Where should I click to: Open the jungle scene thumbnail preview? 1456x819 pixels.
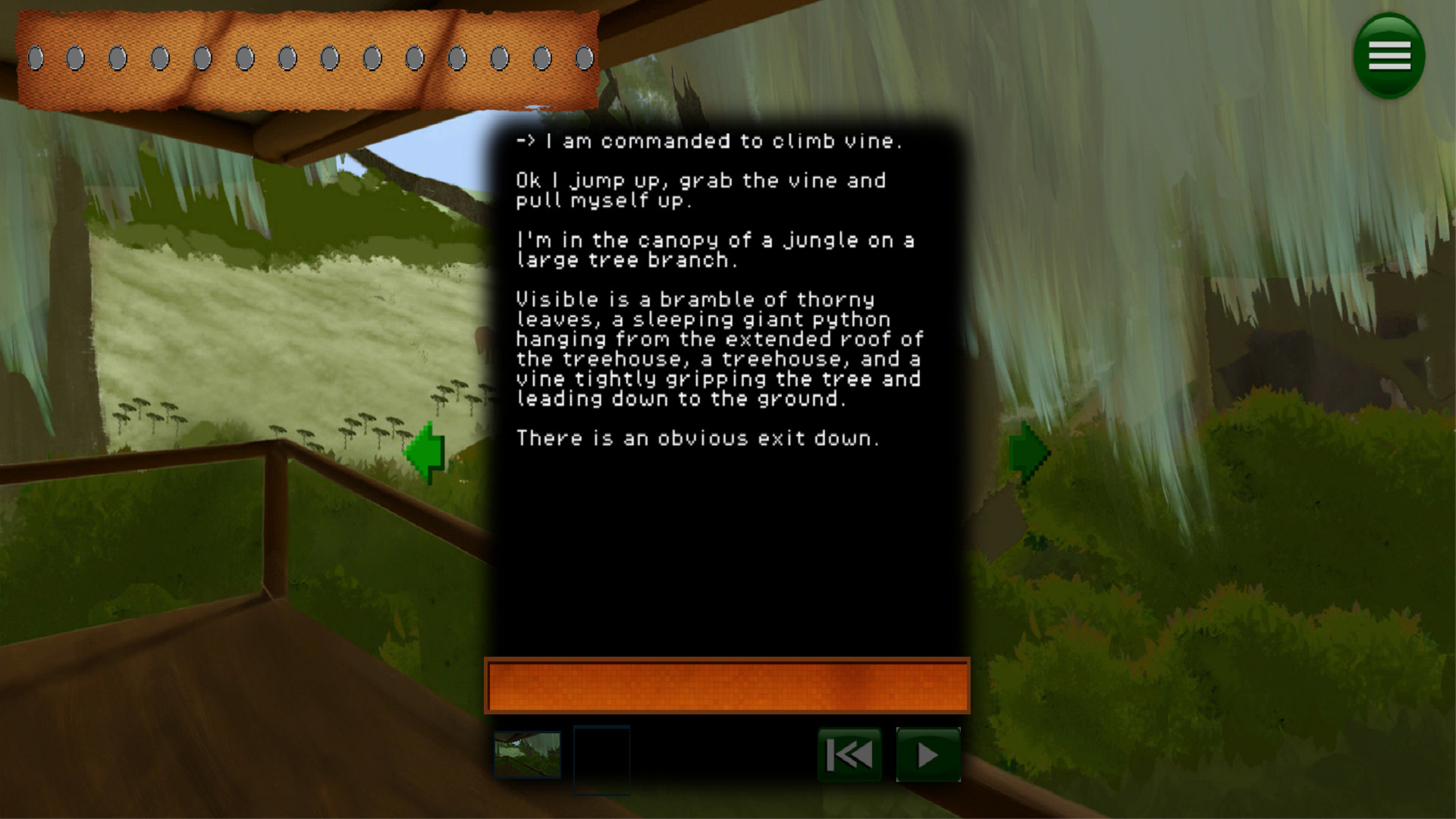(529, 756)
